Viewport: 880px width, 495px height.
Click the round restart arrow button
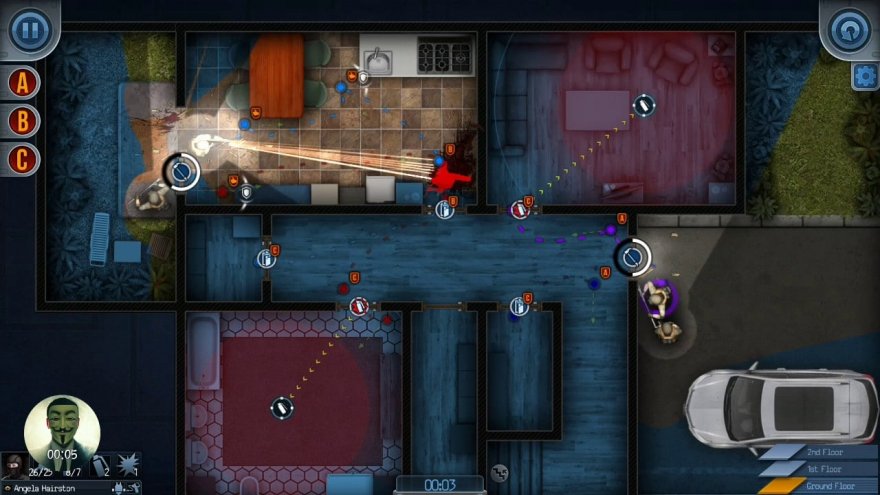pos(849,29)
